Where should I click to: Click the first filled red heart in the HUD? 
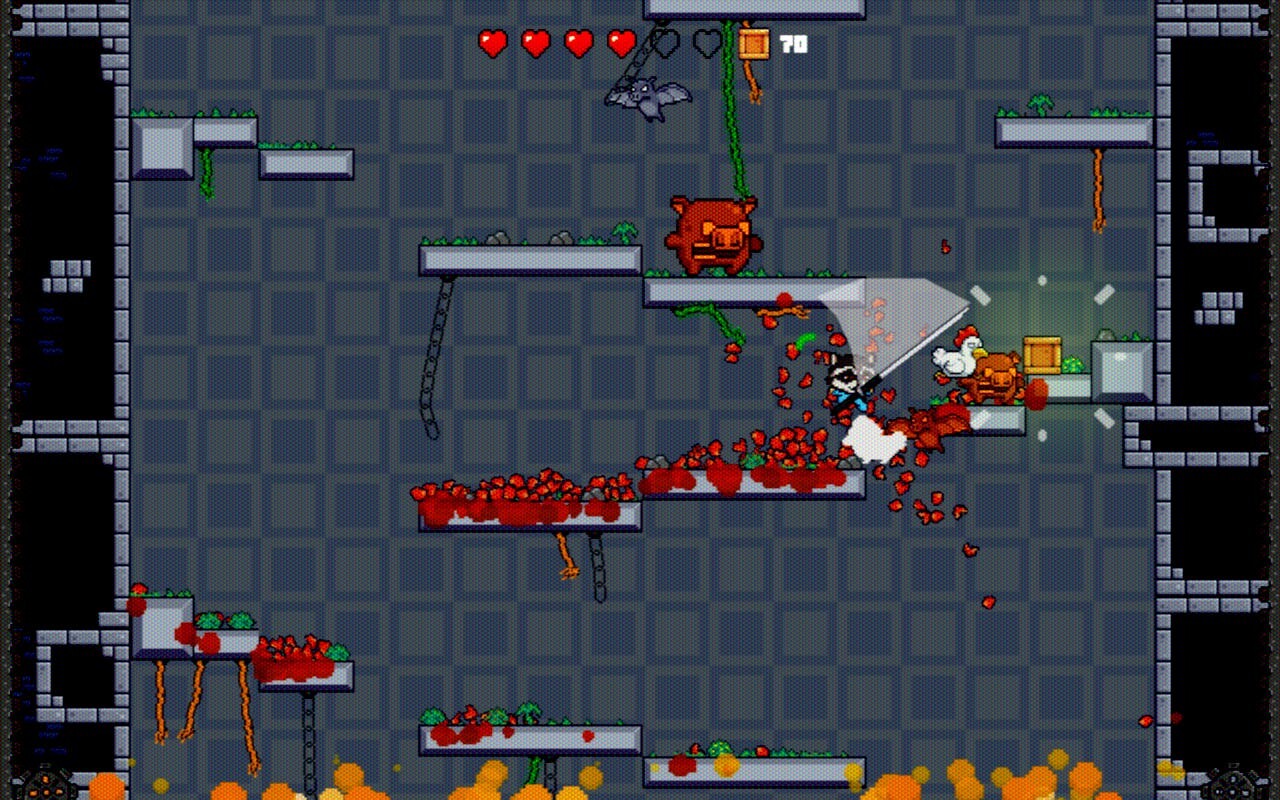491,43
